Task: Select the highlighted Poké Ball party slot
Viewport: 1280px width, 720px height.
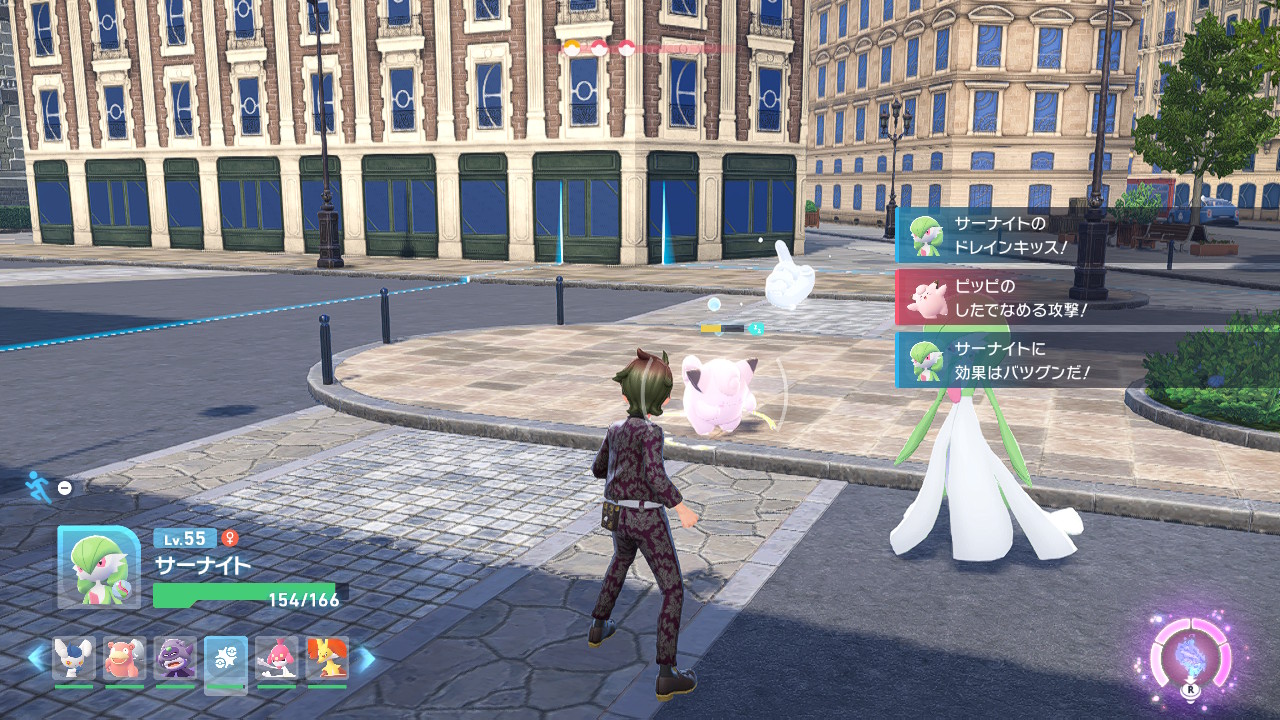Action: (225, 660)
